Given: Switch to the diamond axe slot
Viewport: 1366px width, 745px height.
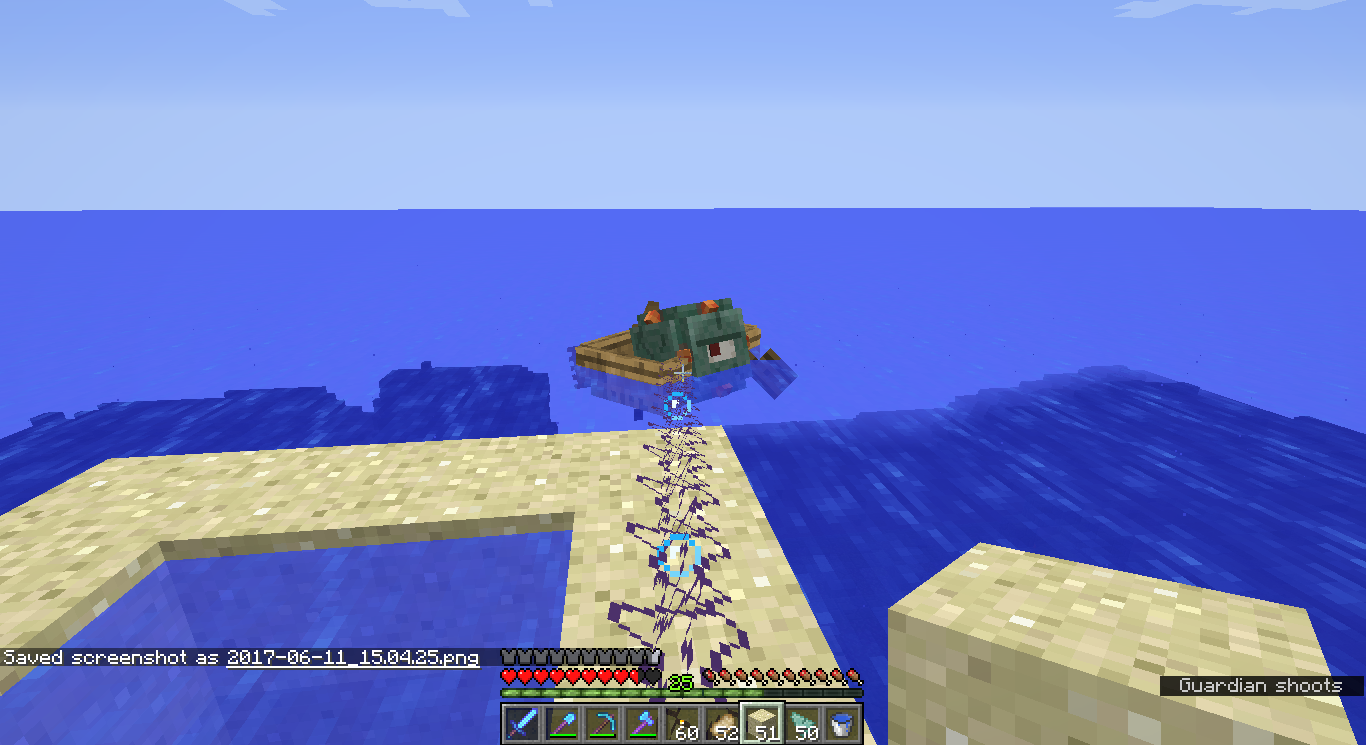Looking at the screenshot, I should tap(641, 723).
